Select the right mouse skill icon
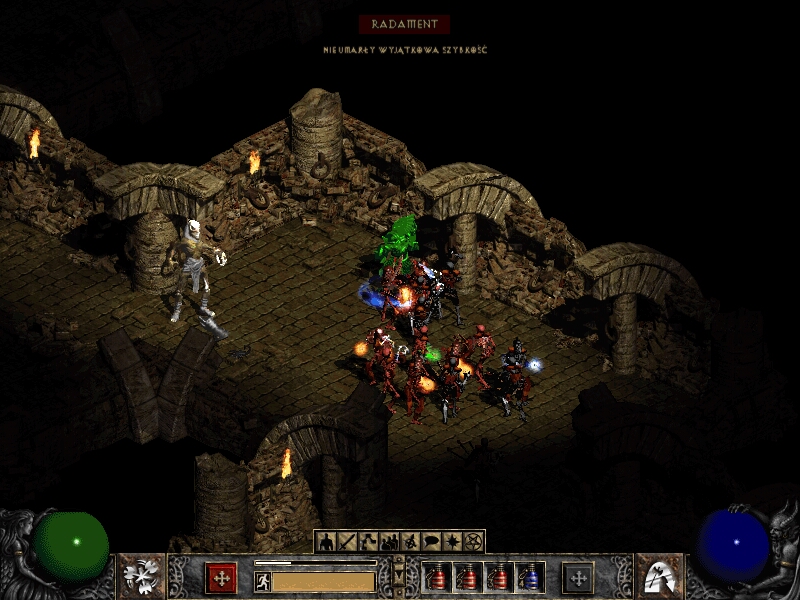This screenshot has height=600, width=800. [659, 577]
